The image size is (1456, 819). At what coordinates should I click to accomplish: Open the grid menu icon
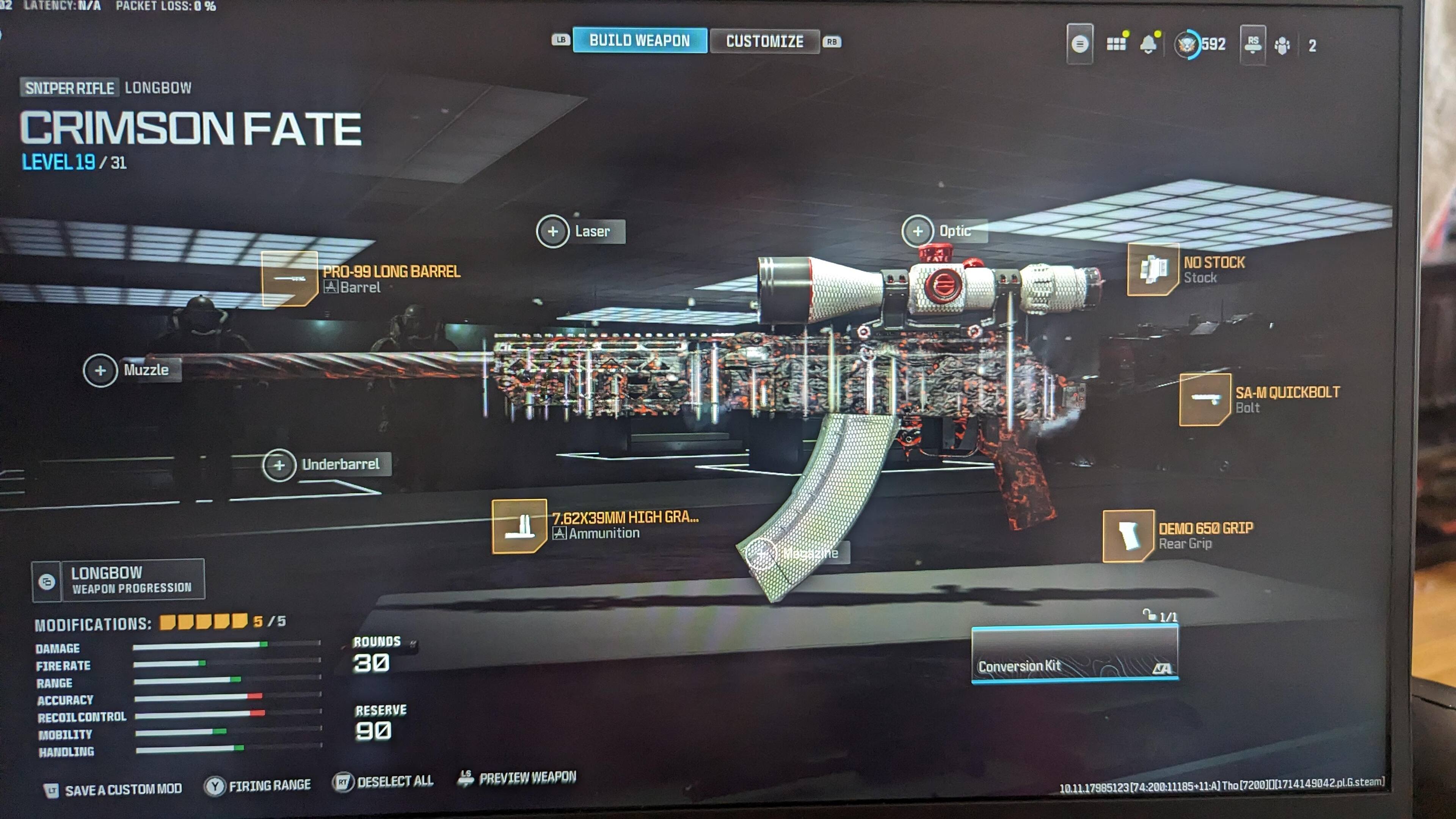[1116, 44]
